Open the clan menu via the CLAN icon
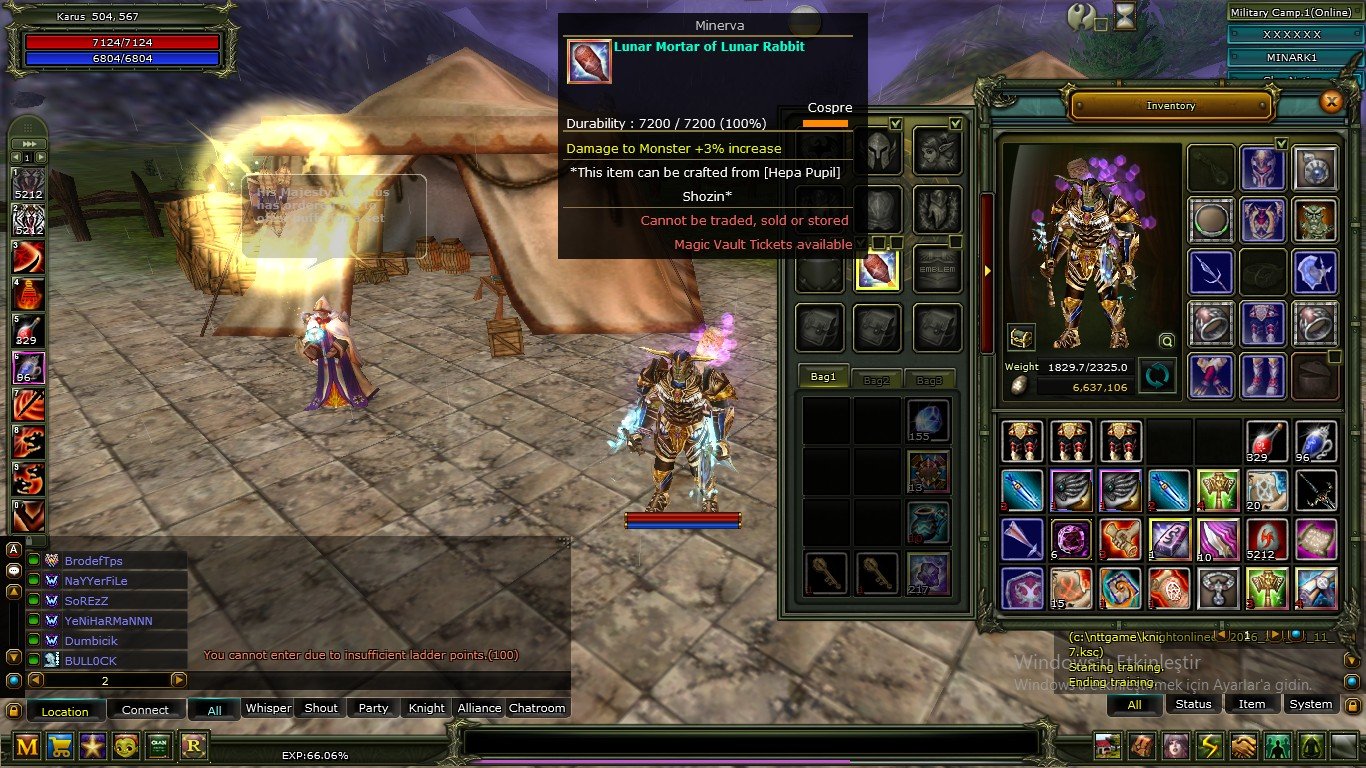 [x=160, y=747]
